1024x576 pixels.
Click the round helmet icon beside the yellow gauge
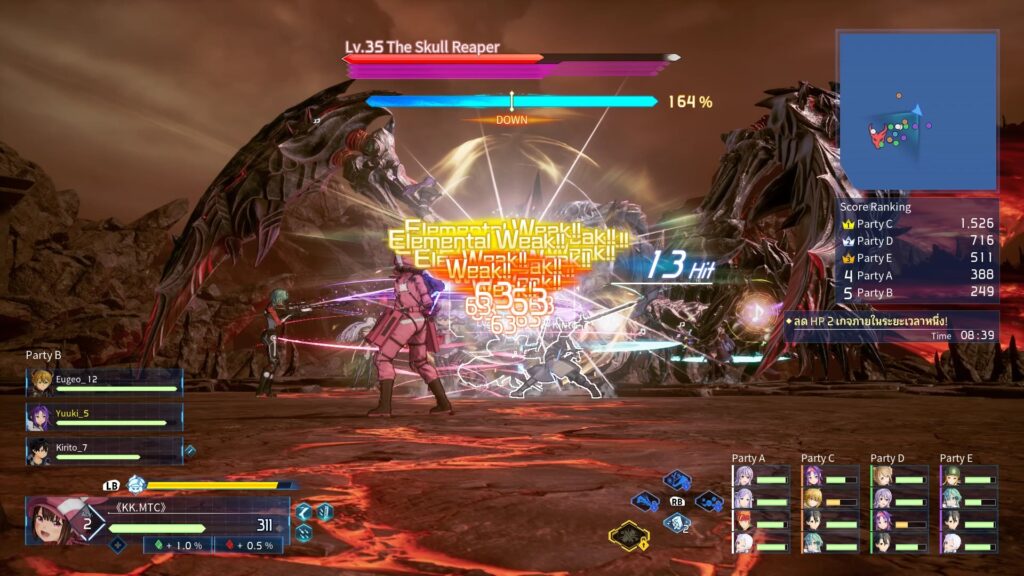136,484
